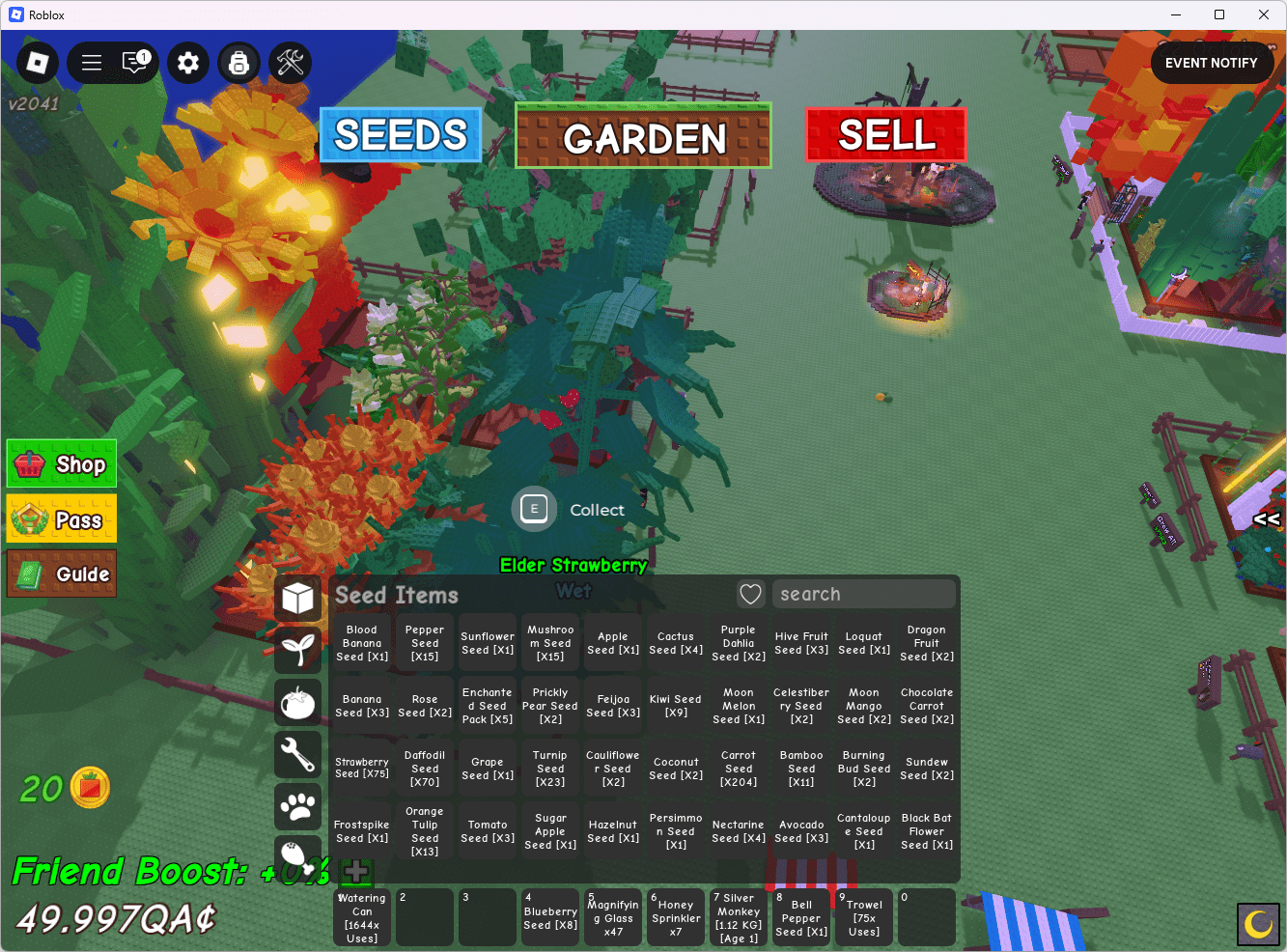Click the hammer and wrench icon at top
The image size is (1287, 952).
coord(289,62)
